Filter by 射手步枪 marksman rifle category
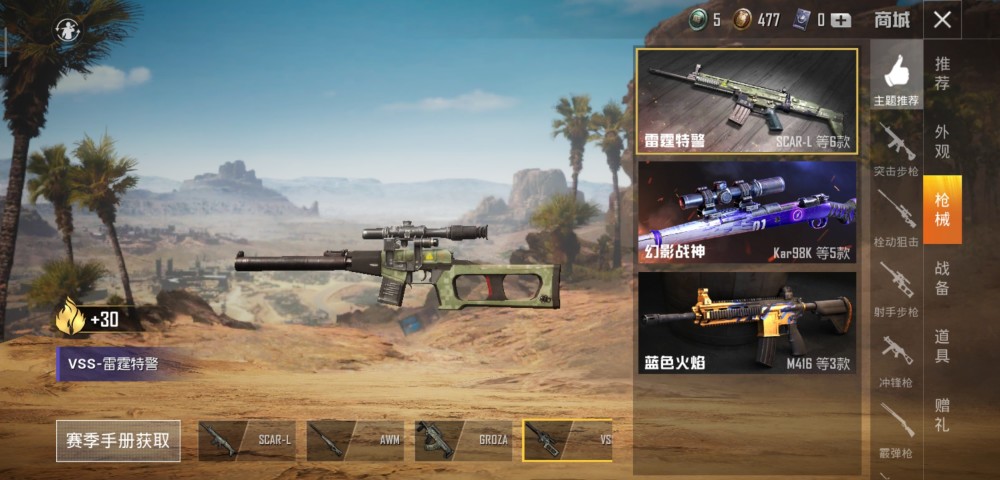Viewport: 1000px width, 480px height. 896,288
